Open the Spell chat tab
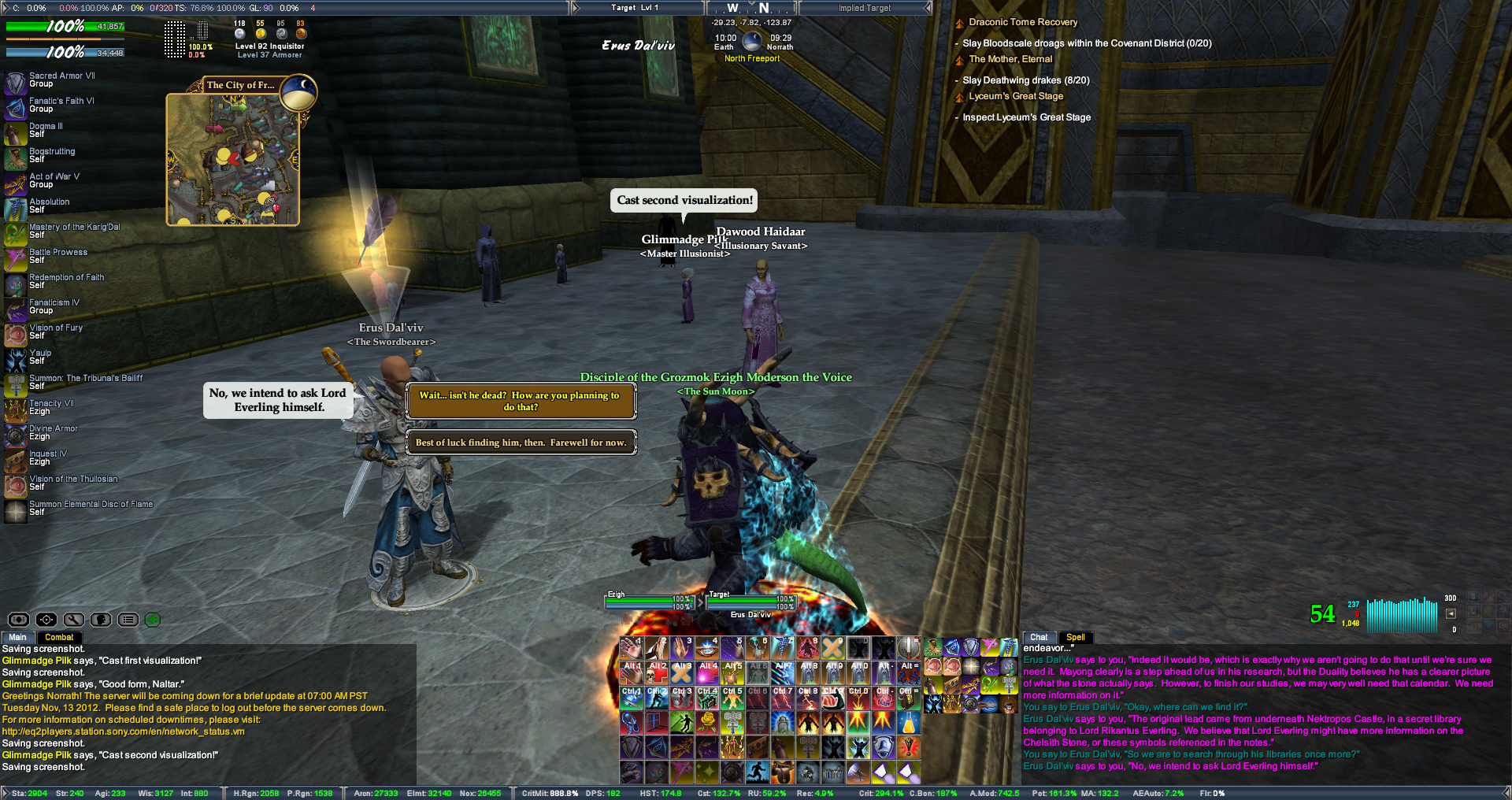The width and height of the screenshot is (1512, 800). pyautogui.click(x=1075, y=637)
